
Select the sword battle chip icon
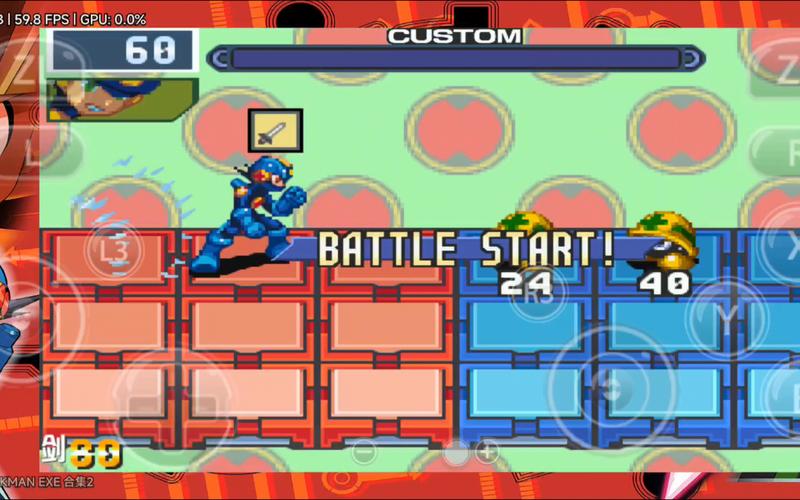click(275, 130)
